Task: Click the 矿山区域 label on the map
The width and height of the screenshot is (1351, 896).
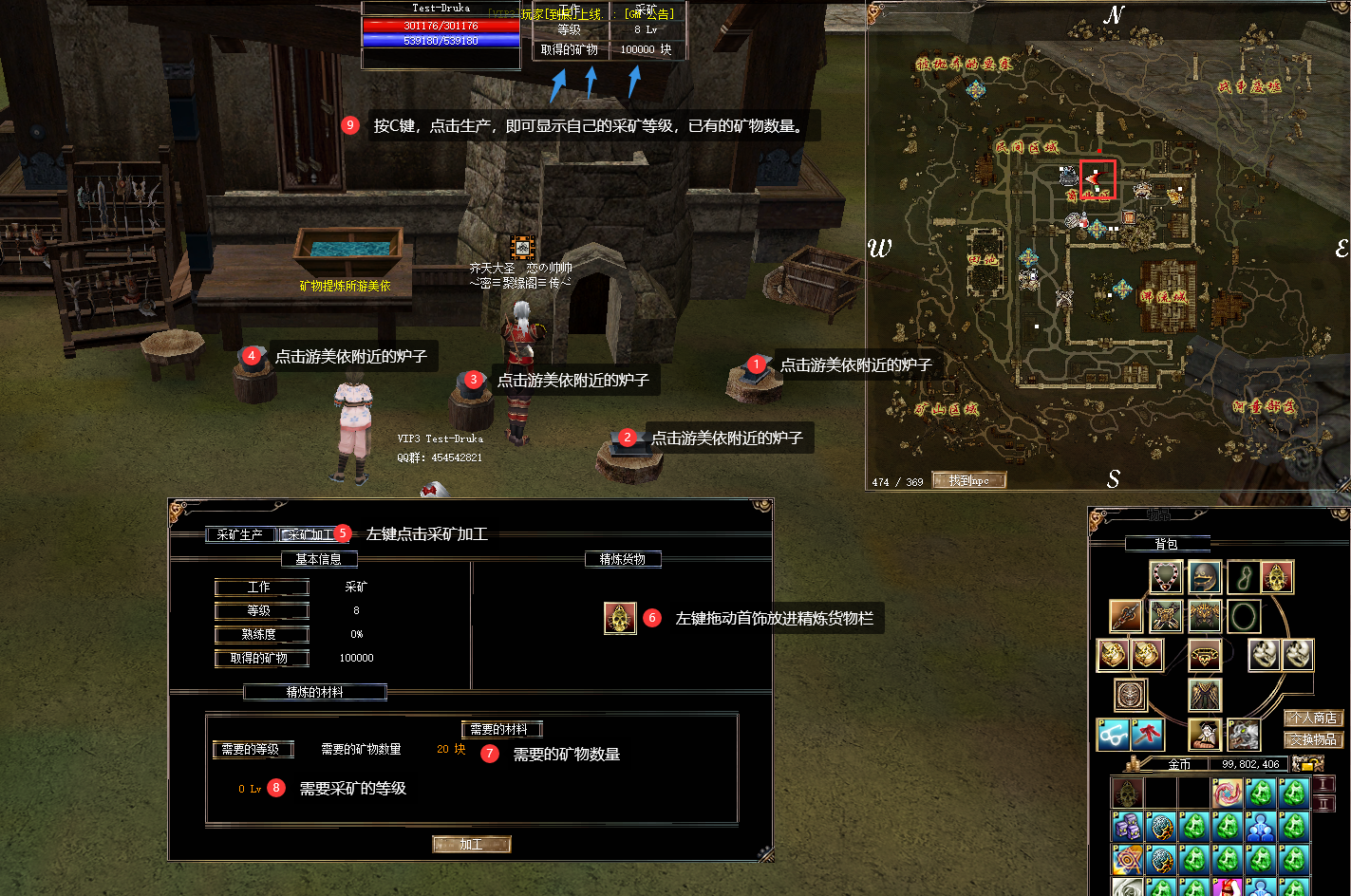Action: (x=946, y=410)
